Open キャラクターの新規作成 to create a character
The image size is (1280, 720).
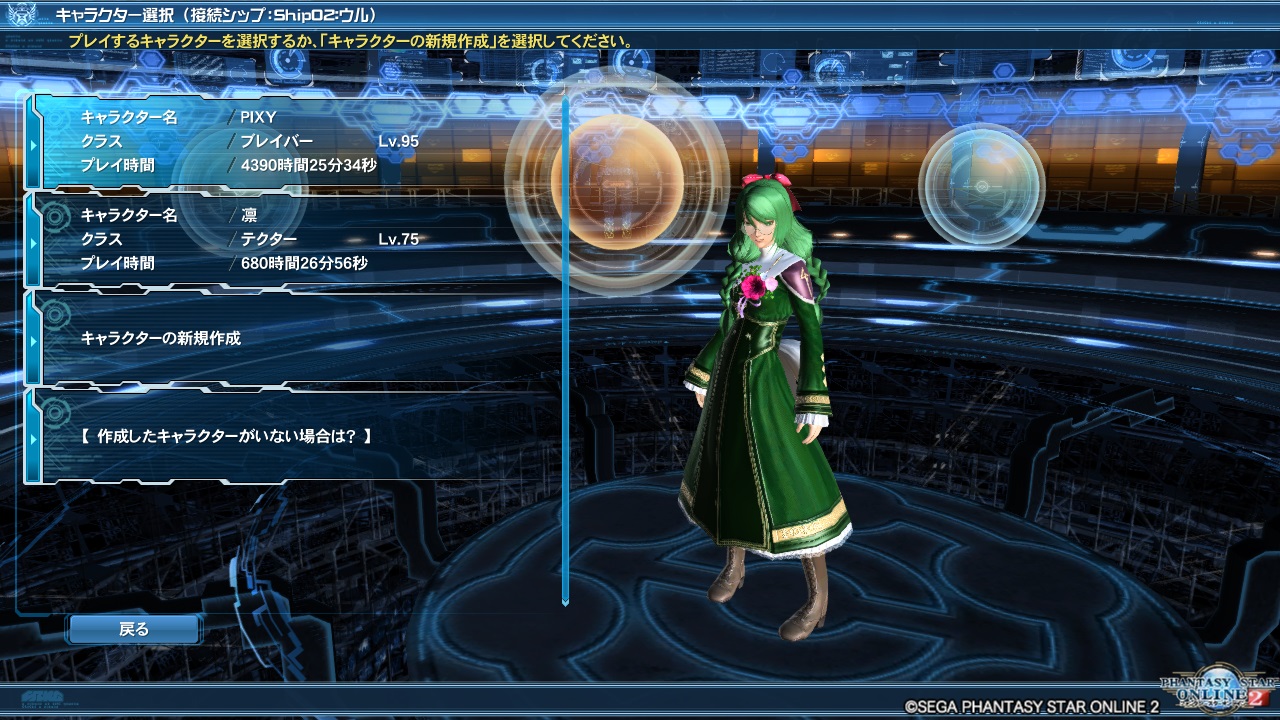pos(290,338)
